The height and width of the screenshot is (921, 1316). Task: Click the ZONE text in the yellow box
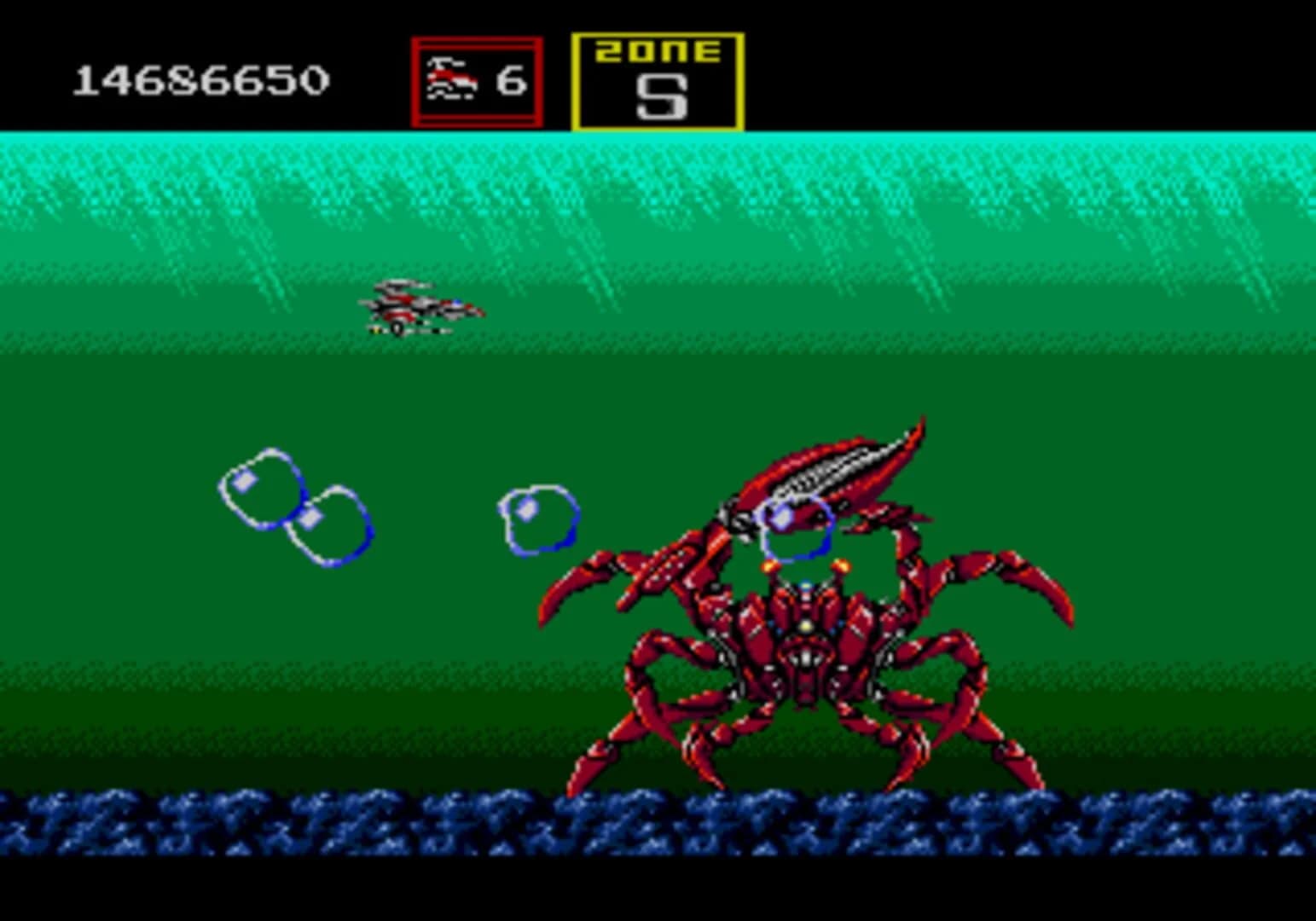point(658,53)
